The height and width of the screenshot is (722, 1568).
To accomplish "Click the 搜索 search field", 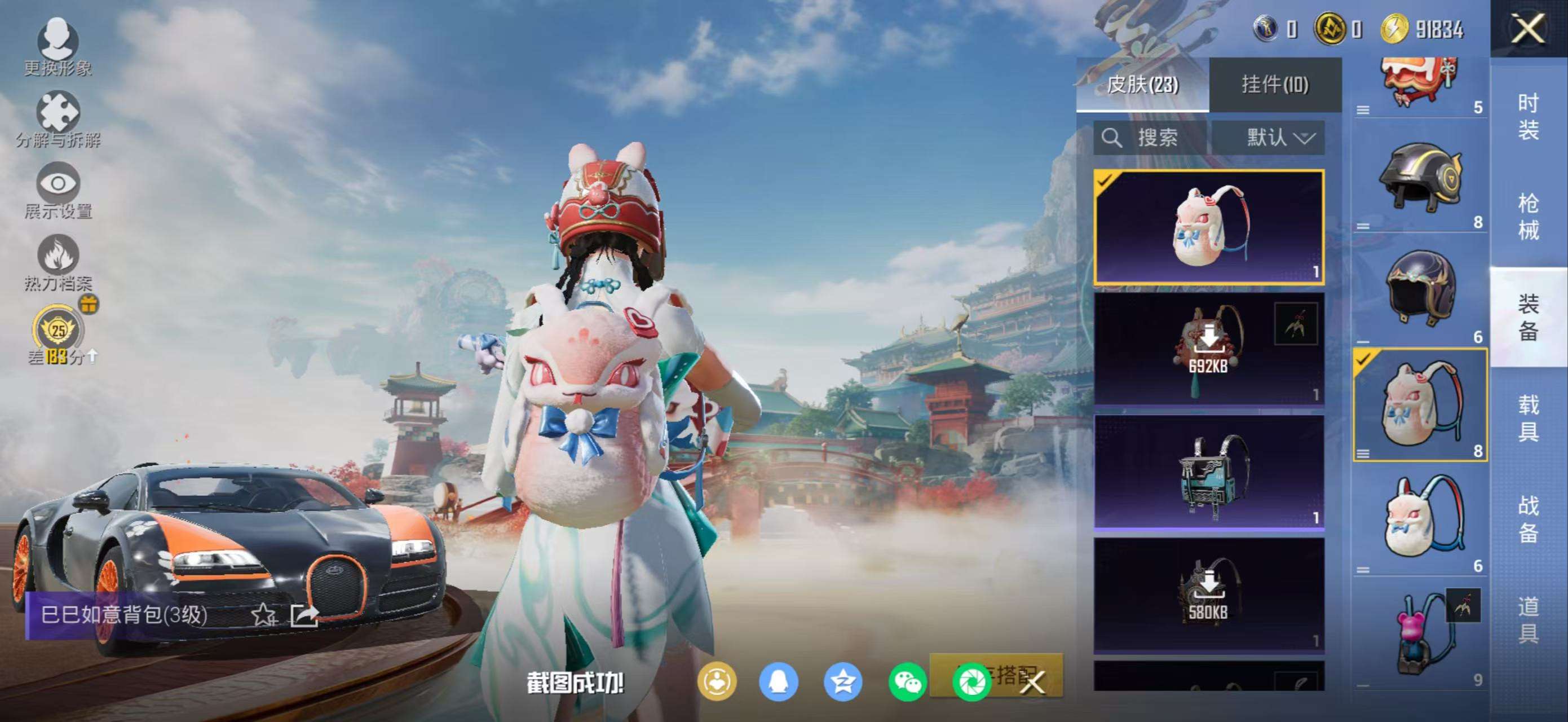I will click(x=1150, y=138).
